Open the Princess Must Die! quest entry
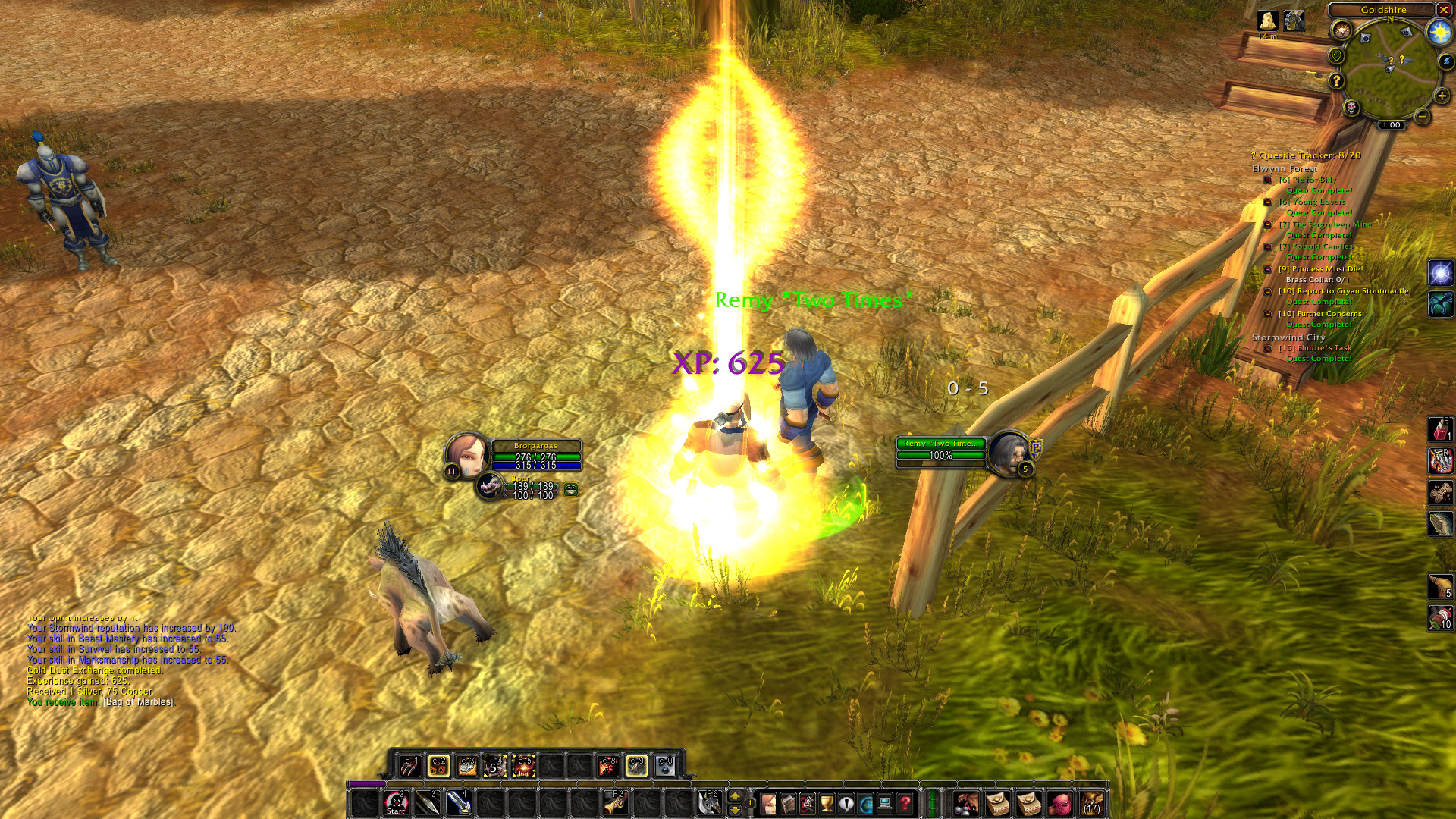Screen dimensions: 1456x819 click(1320, 269)
